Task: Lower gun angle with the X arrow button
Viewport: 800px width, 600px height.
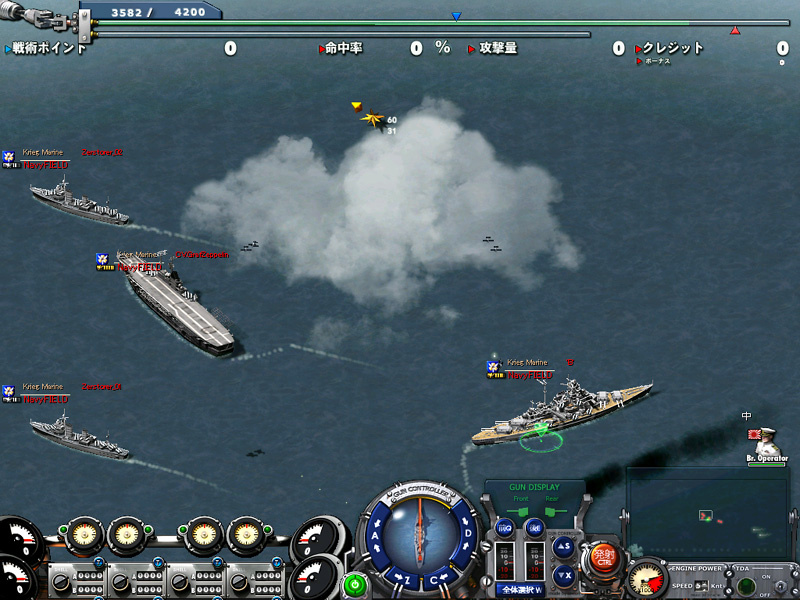Action: tap(564, 574)
